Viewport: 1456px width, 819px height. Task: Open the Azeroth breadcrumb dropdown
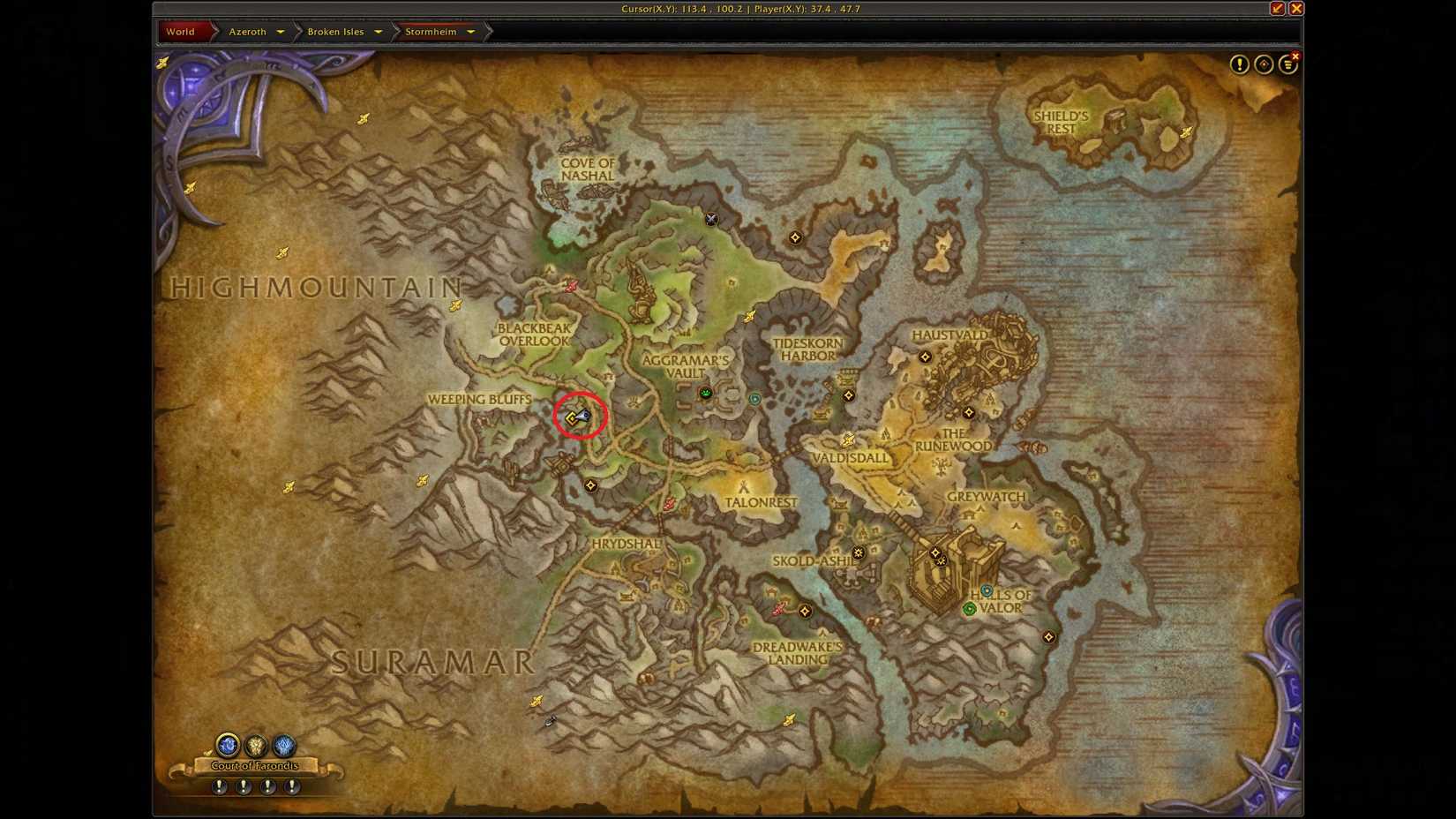(280, 31)
